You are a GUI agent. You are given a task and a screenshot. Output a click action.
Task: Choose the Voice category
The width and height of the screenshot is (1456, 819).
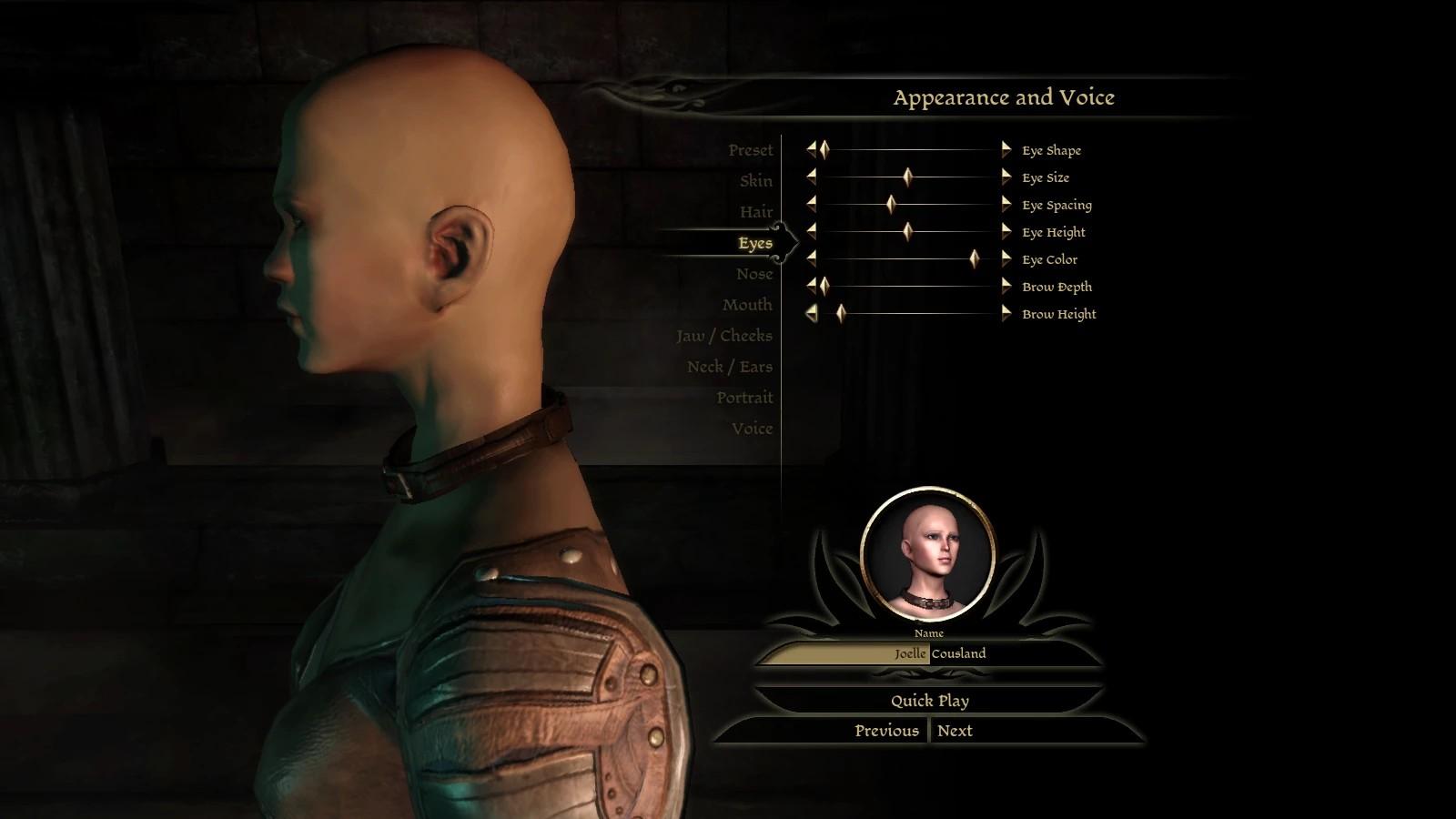pos(752,429)
